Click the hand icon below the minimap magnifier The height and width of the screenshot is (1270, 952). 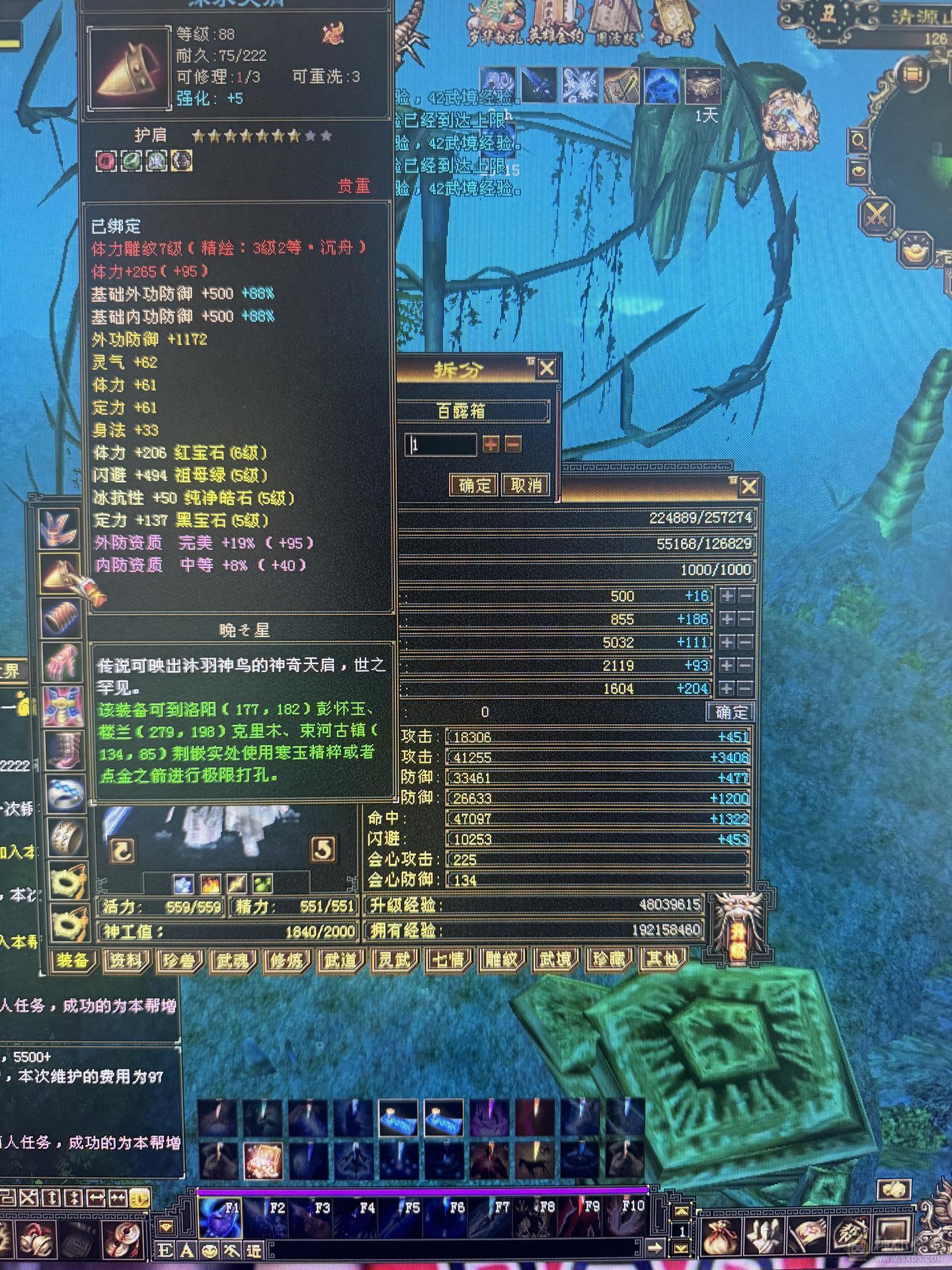857,172
